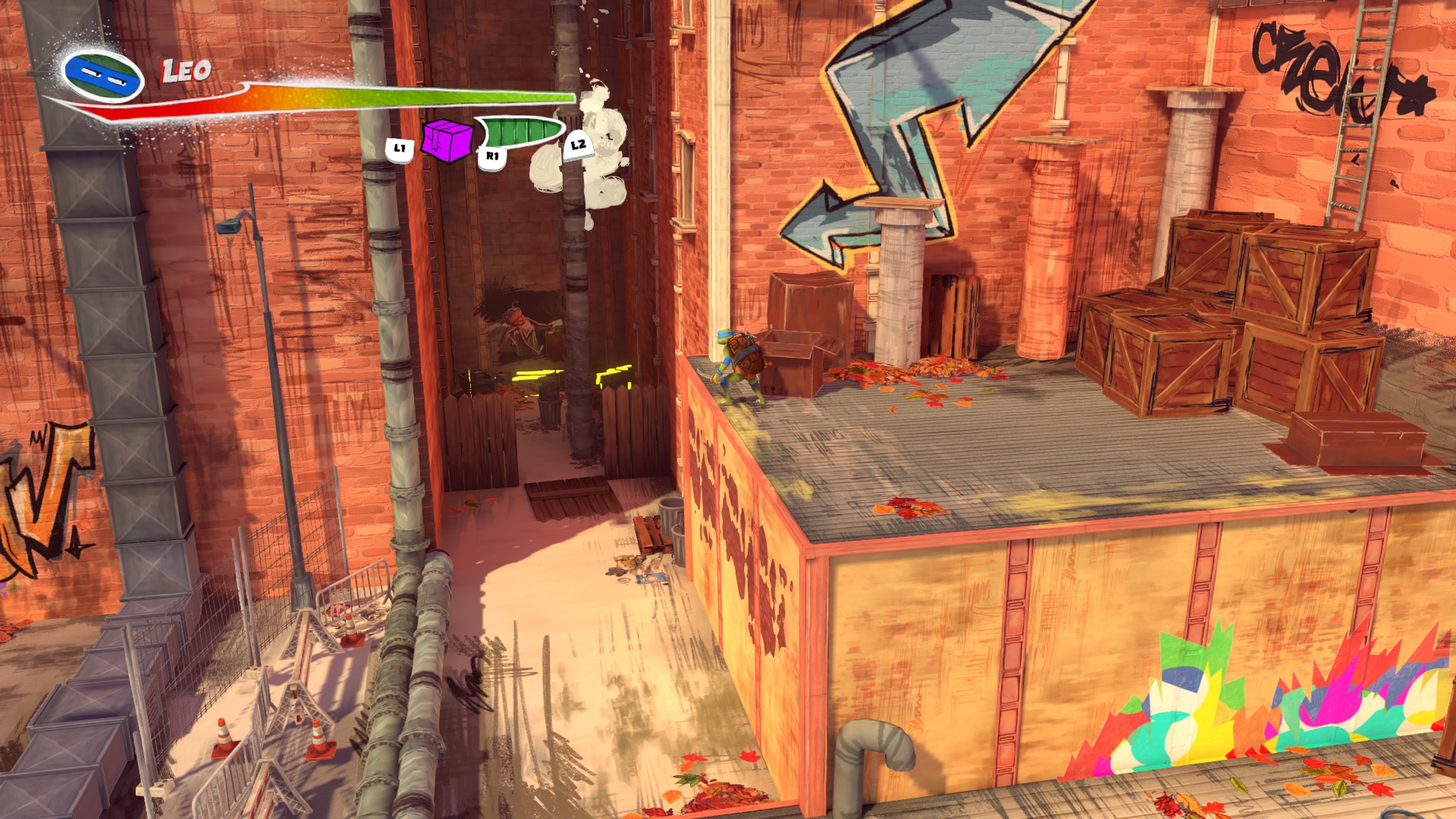
Task: Select the purple cardboard box item
Action: [447, 140]
